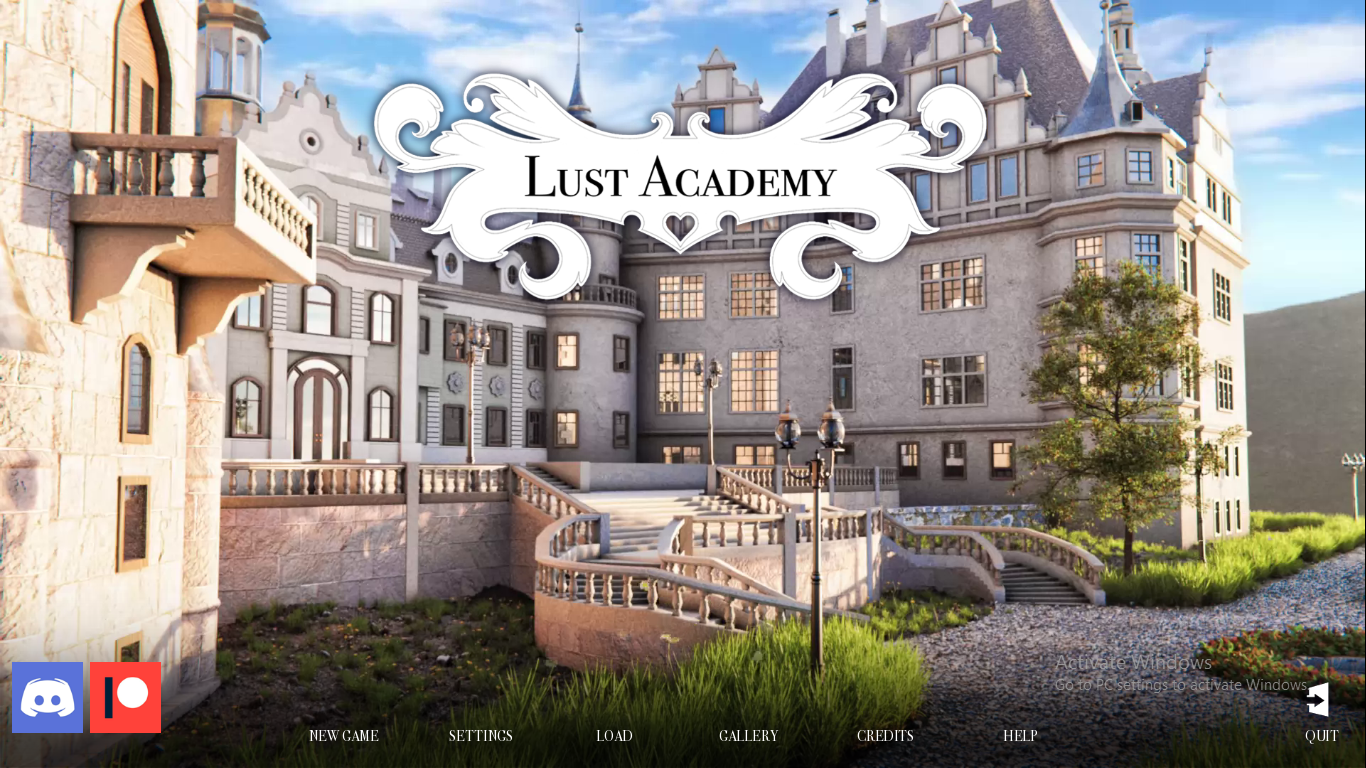View unlocked scenes by clicking GALLERY
The height and width of the screenshot is (768, 1366).
click(x=748, y=736)
